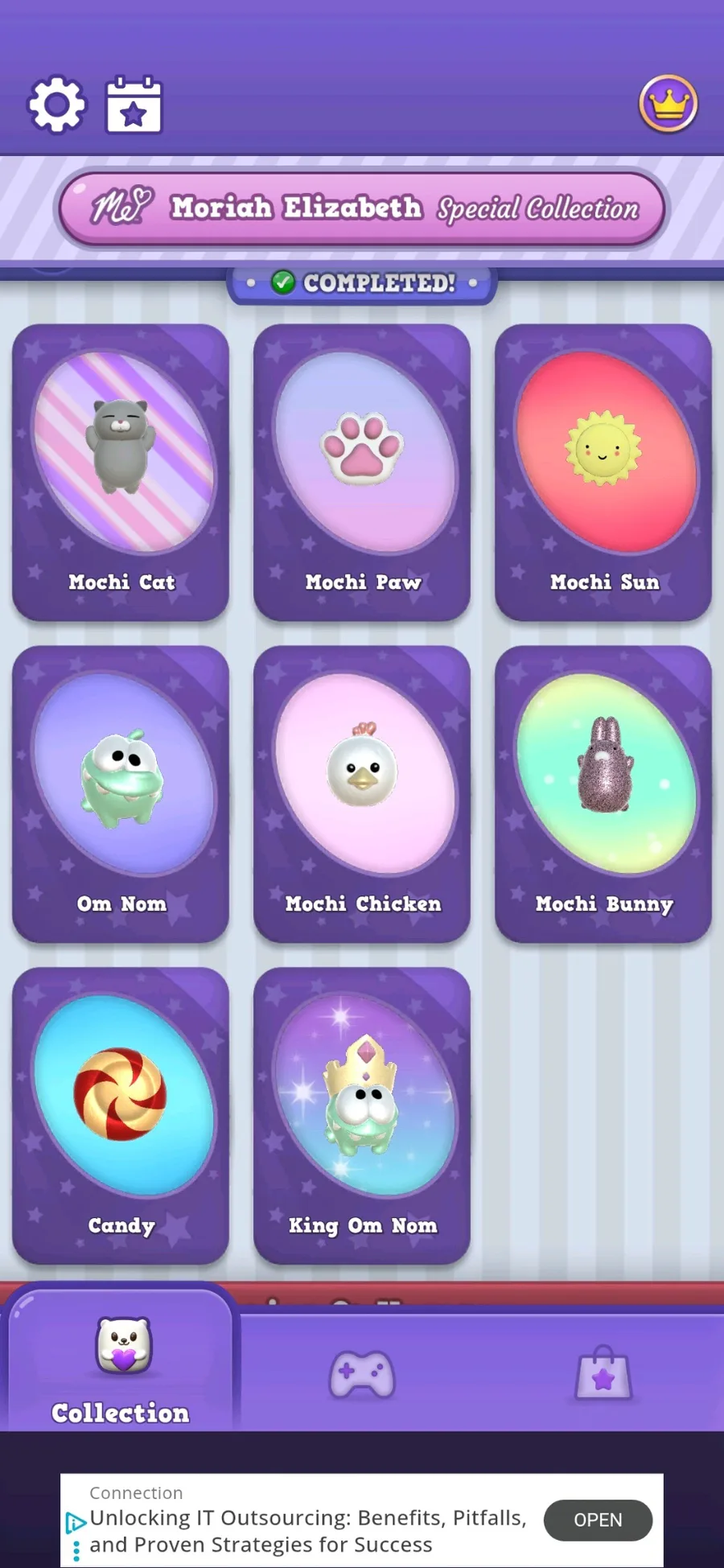Open the shopping bag store tab
Image resolution: width=724 pixels, height=1568 pixels.
[603, 1374]
